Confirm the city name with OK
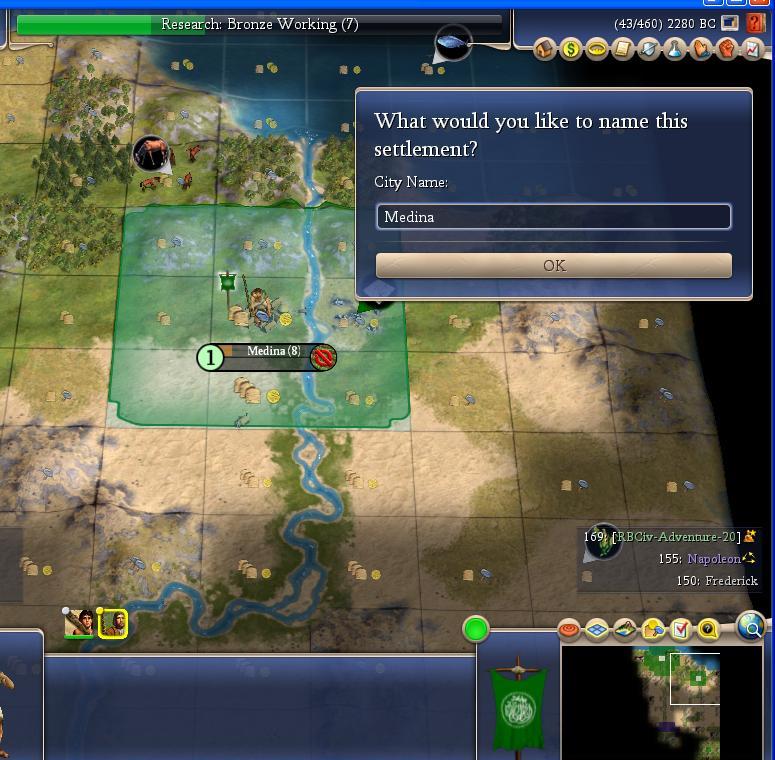Viewport: 775px width, 760px height. 553,265
